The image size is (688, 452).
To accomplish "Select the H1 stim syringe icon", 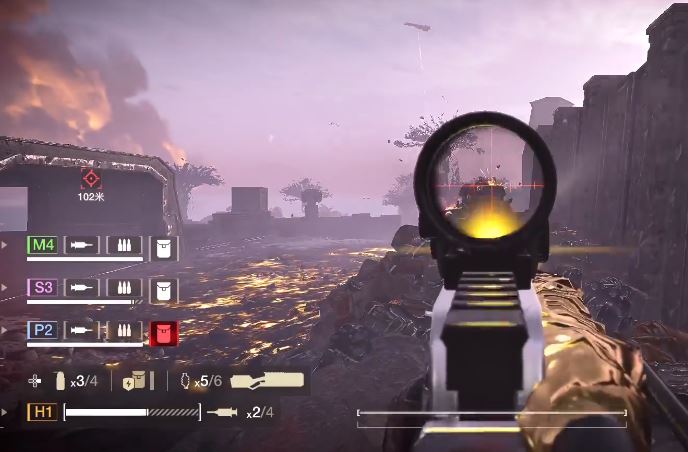I will coord(222,412).
